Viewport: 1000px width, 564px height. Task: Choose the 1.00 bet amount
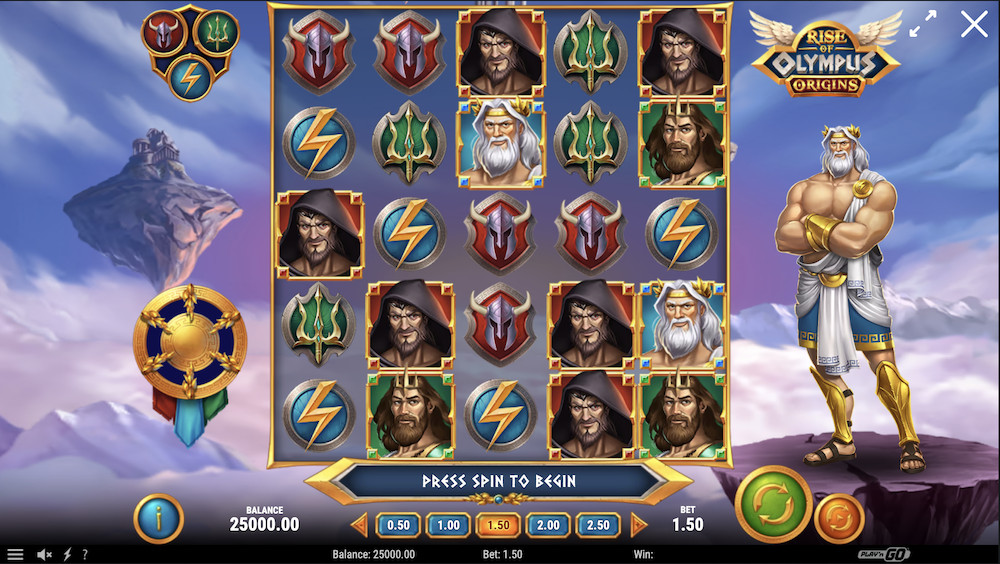pyautogui.click(x=448, y=525)
